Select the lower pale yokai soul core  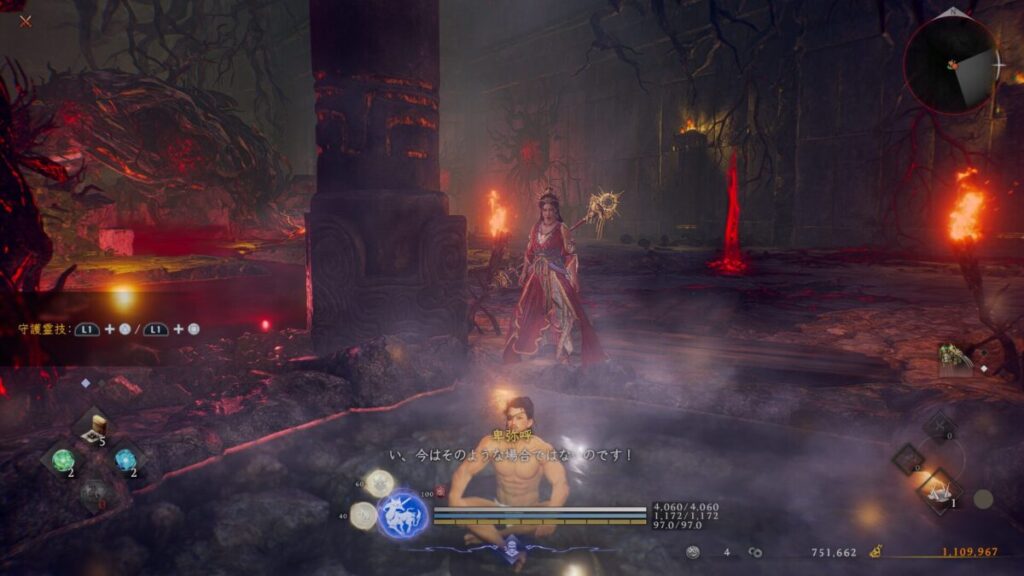pos(364,514)
